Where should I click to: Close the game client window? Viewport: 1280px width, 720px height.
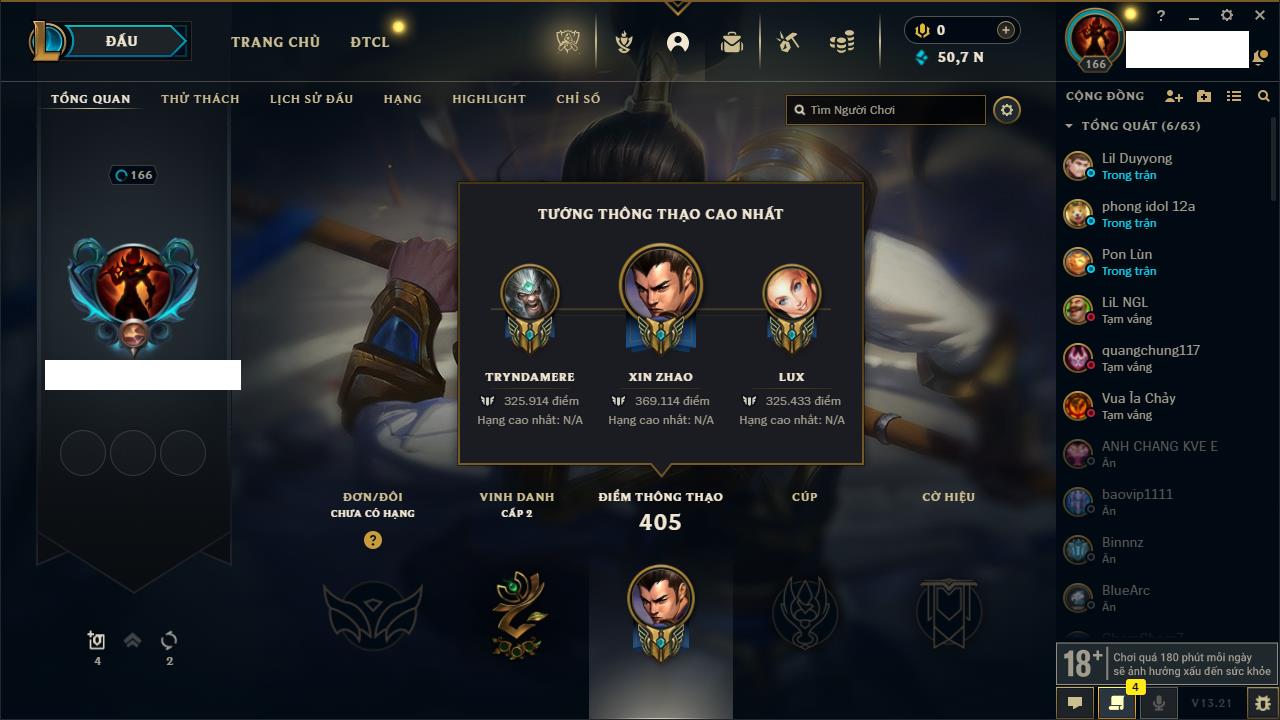1259,15
